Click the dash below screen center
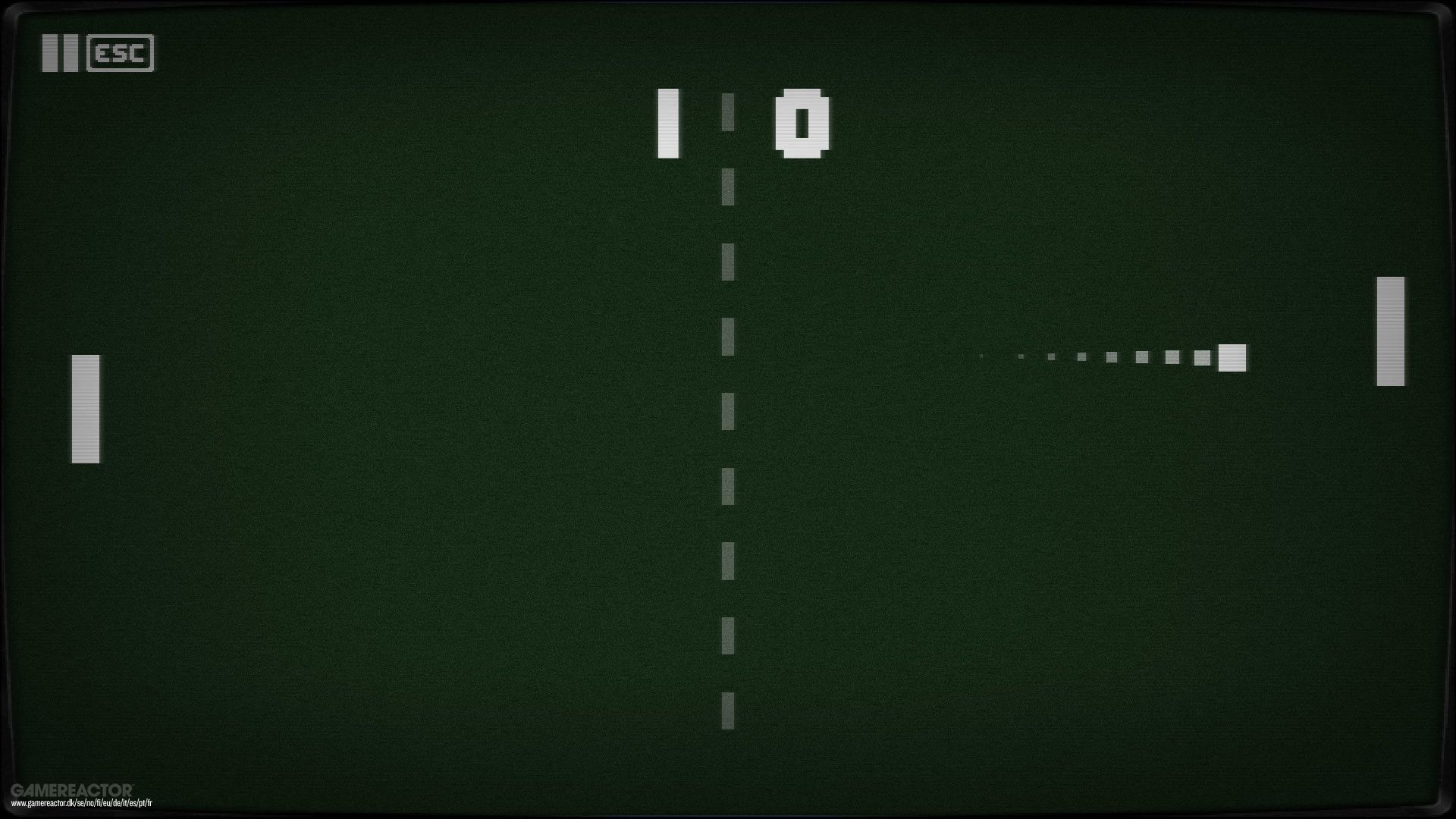Screen dimensions: 1456x819 tap(730, 485)
